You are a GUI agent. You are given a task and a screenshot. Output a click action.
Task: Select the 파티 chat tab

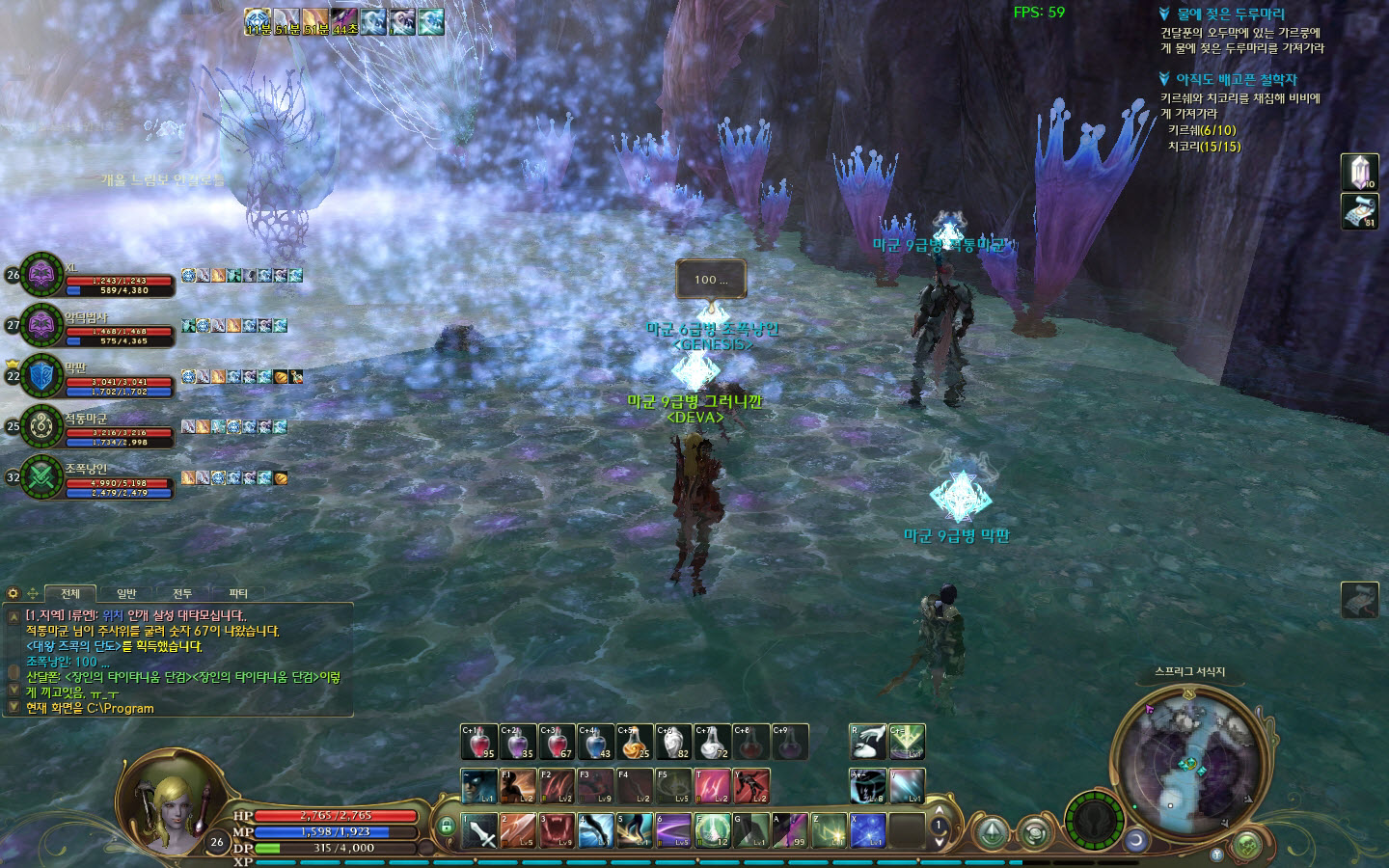[x=238, y=593]
